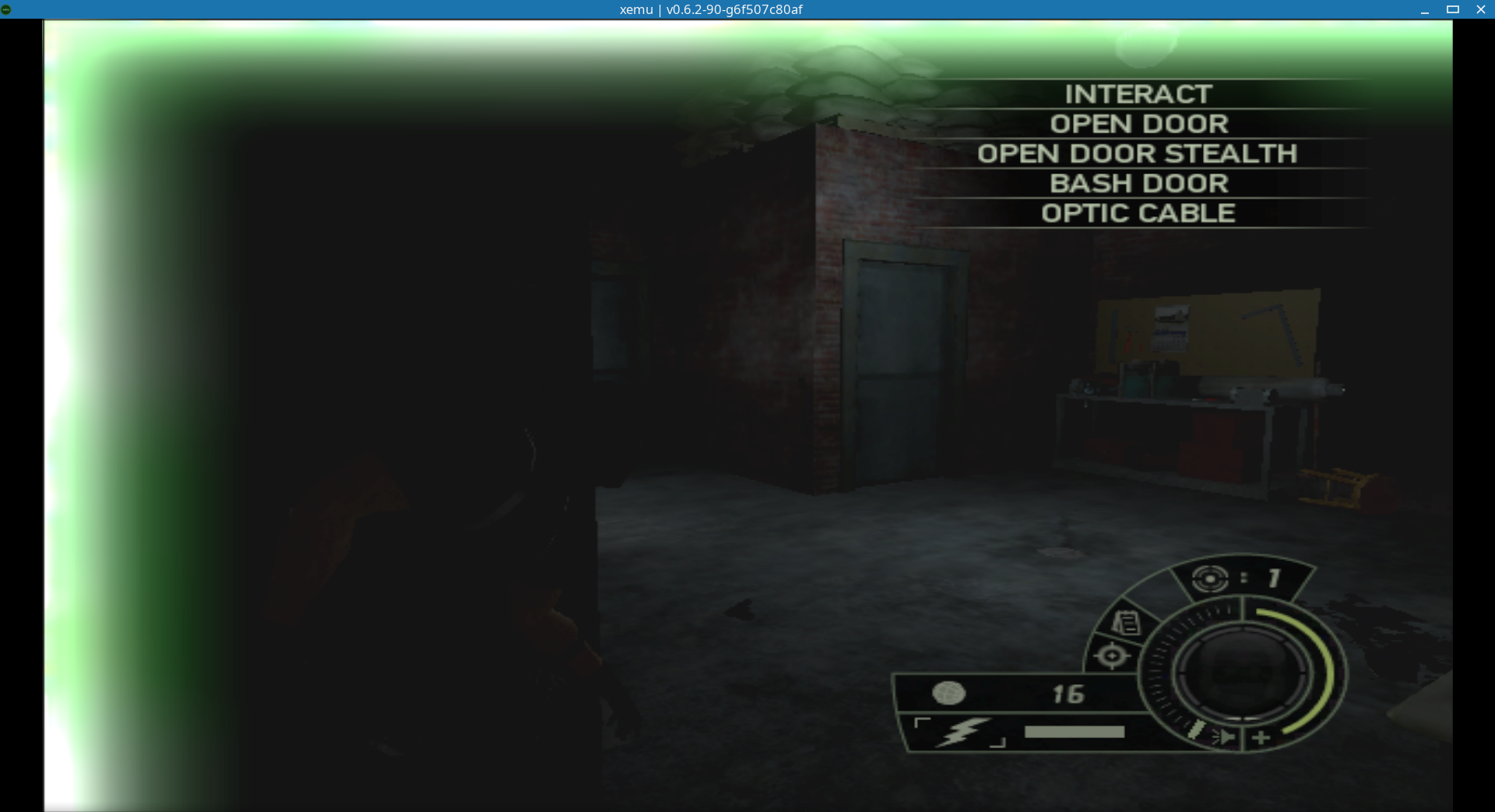The image size is (1495, 812).
Task: Click the xemu logo in the title bar
Action: tap(9, 9)
